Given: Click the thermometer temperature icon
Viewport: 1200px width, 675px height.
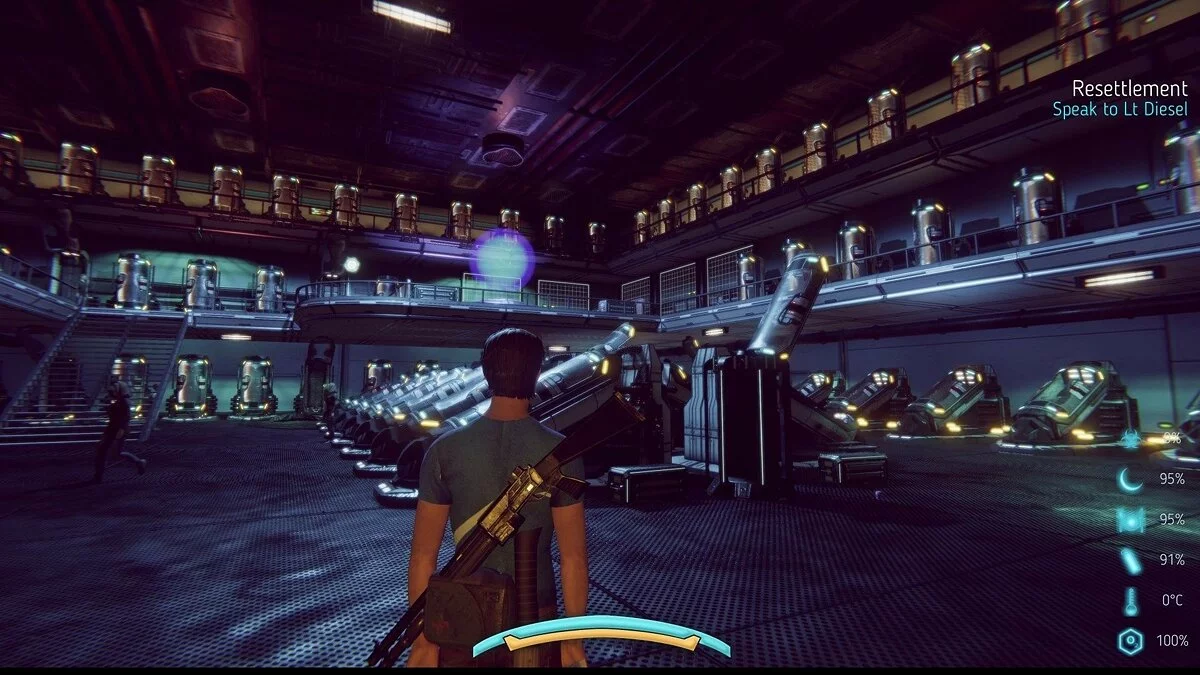Looking at the screenshot, I should [1130, 600].
